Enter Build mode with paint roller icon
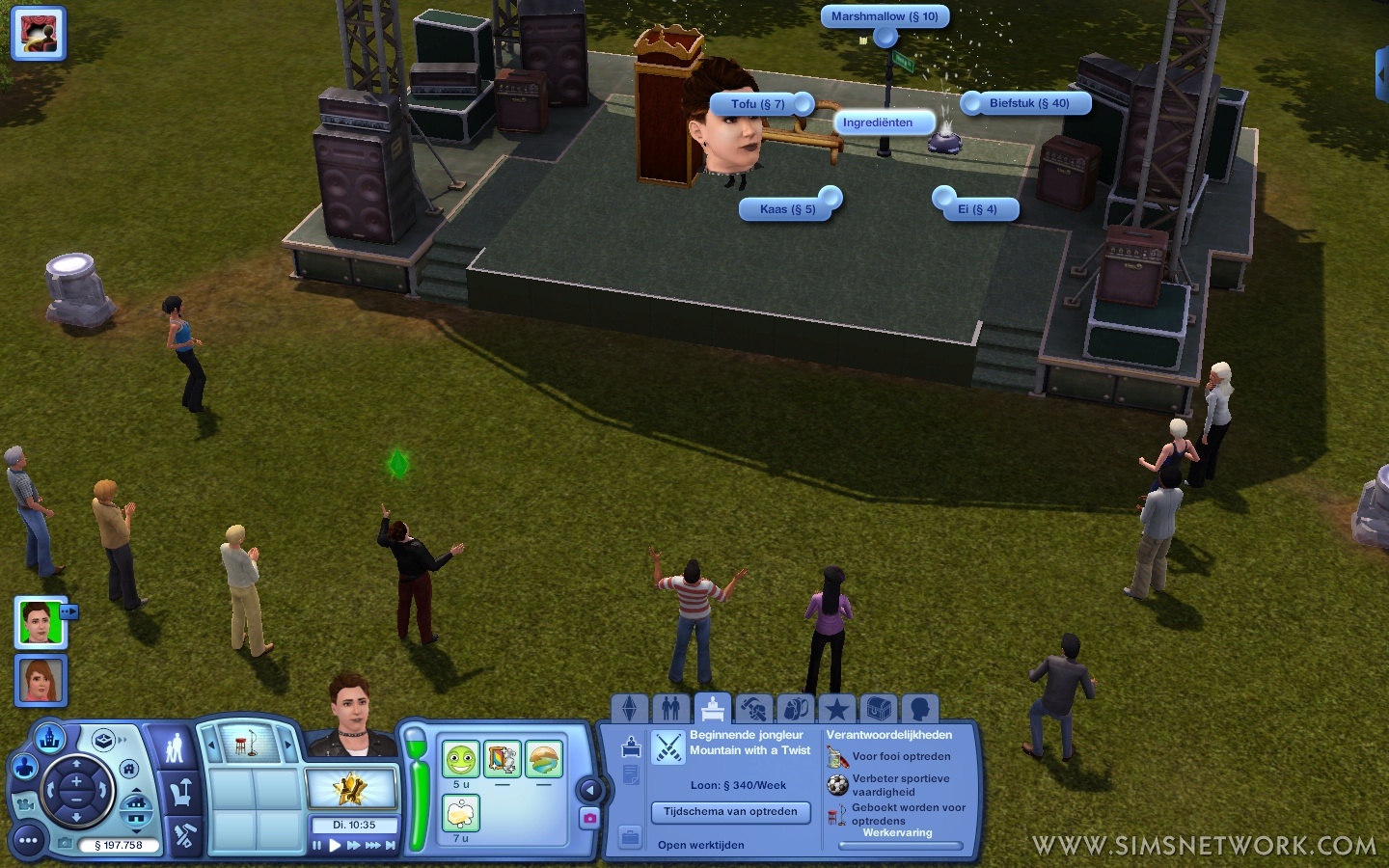The height and width of the screenshot is (868, 1389). point(182,835)
